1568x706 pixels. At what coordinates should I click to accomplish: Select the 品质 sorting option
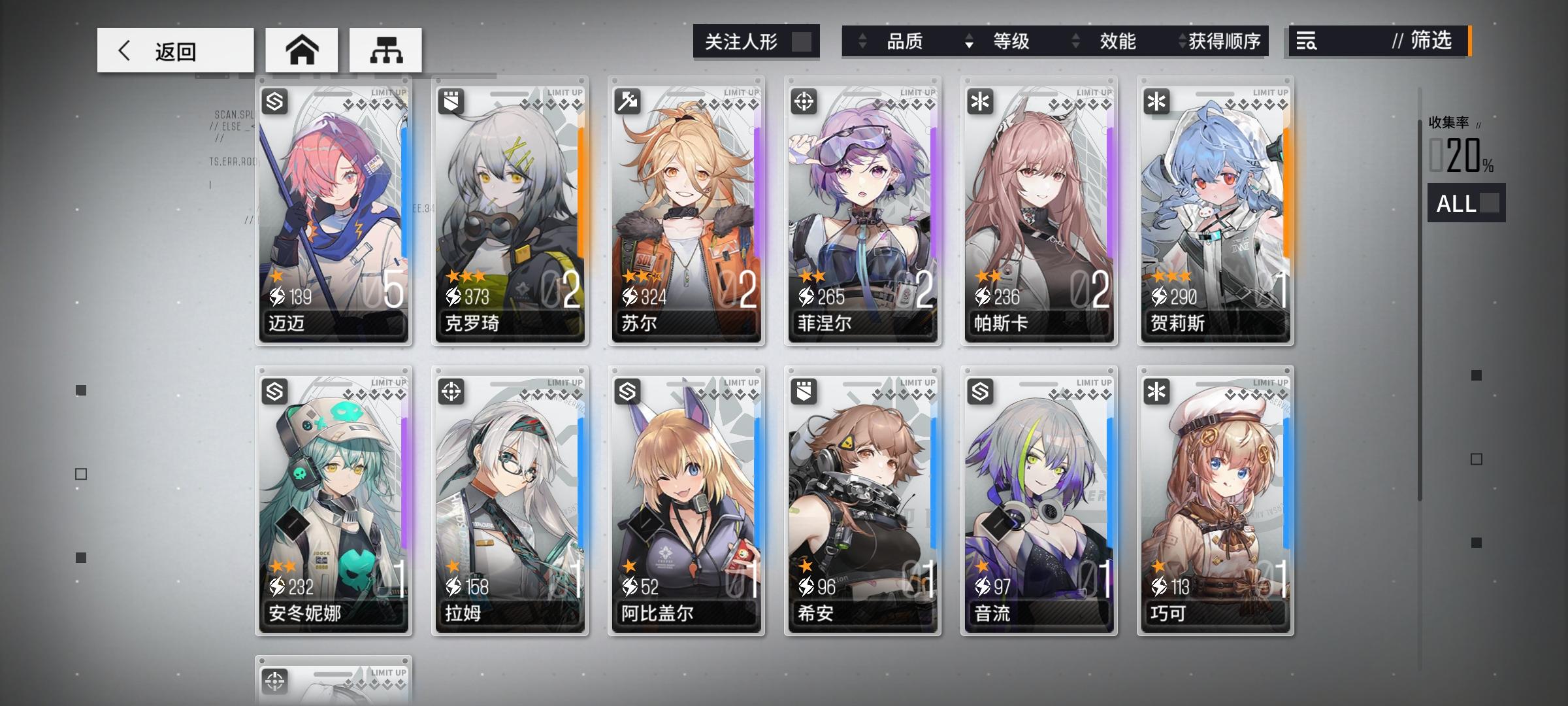pyautogui.click(x=907, y=42)
